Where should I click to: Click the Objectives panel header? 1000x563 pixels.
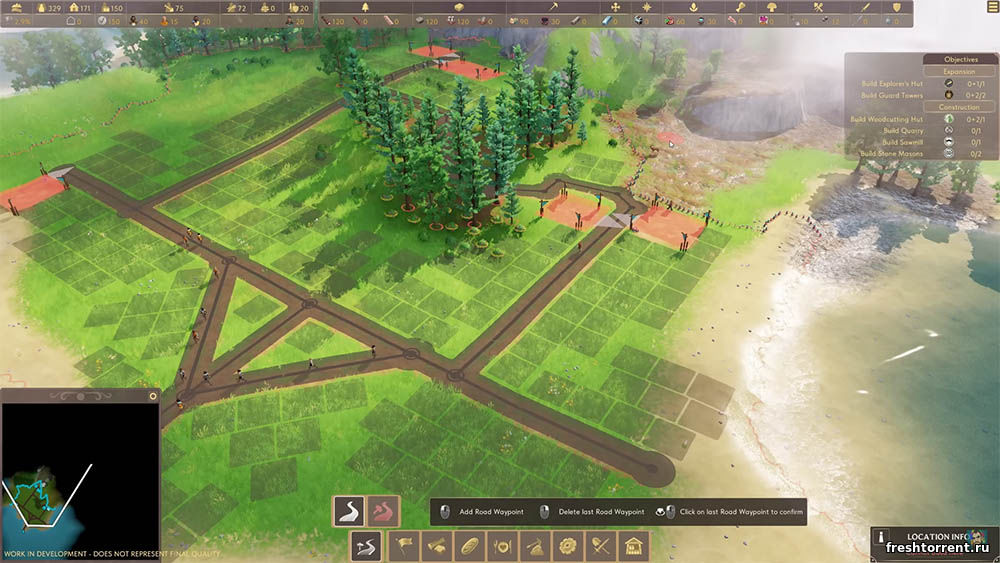pyautogui.click(x=961, y=59)
